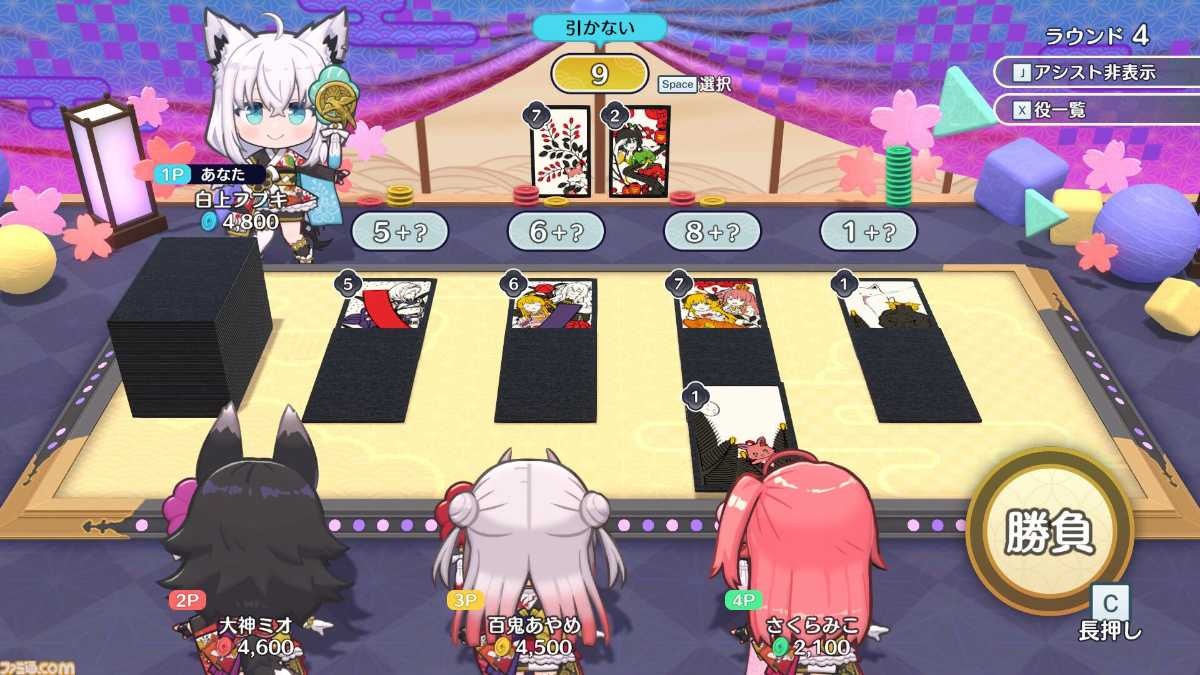The height and width of the screenshot is (675, 1200).
Task: Toggle アシスト非表示 assist display
Action: click(x=1097, y=72)
